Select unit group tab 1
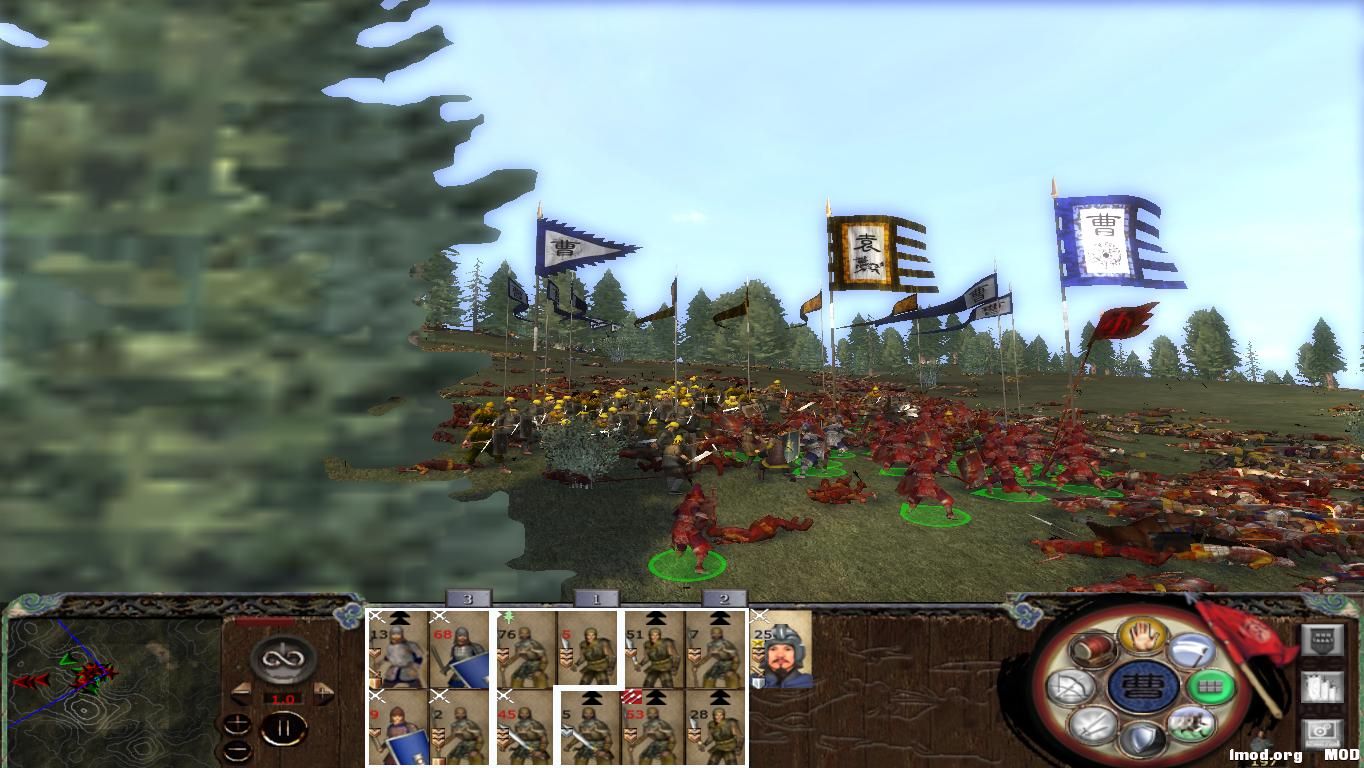The image size is (1364, 768). pos(595,597)
